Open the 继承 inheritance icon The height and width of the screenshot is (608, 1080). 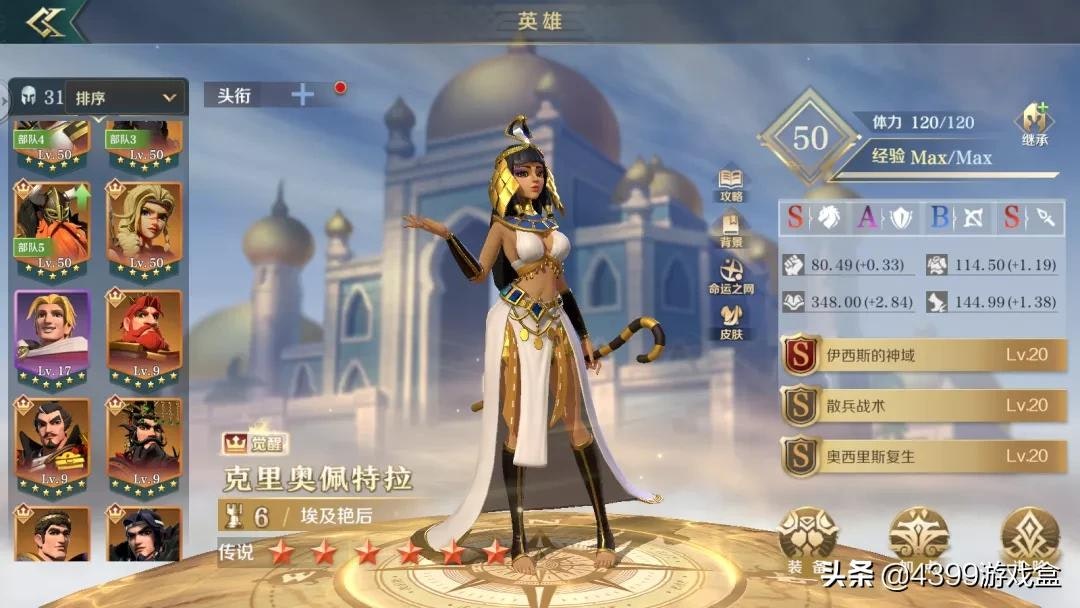[1034, 126]
